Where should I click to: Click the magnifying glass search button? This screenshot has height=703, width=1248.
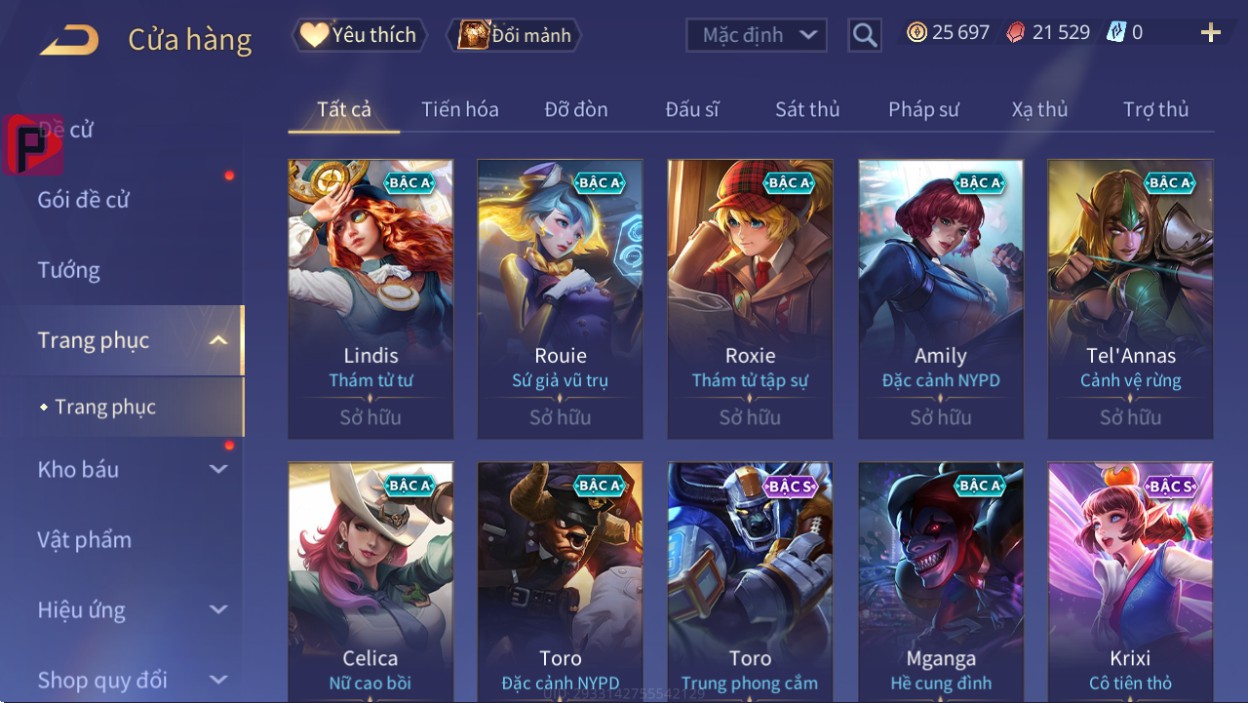pos(864,36)
